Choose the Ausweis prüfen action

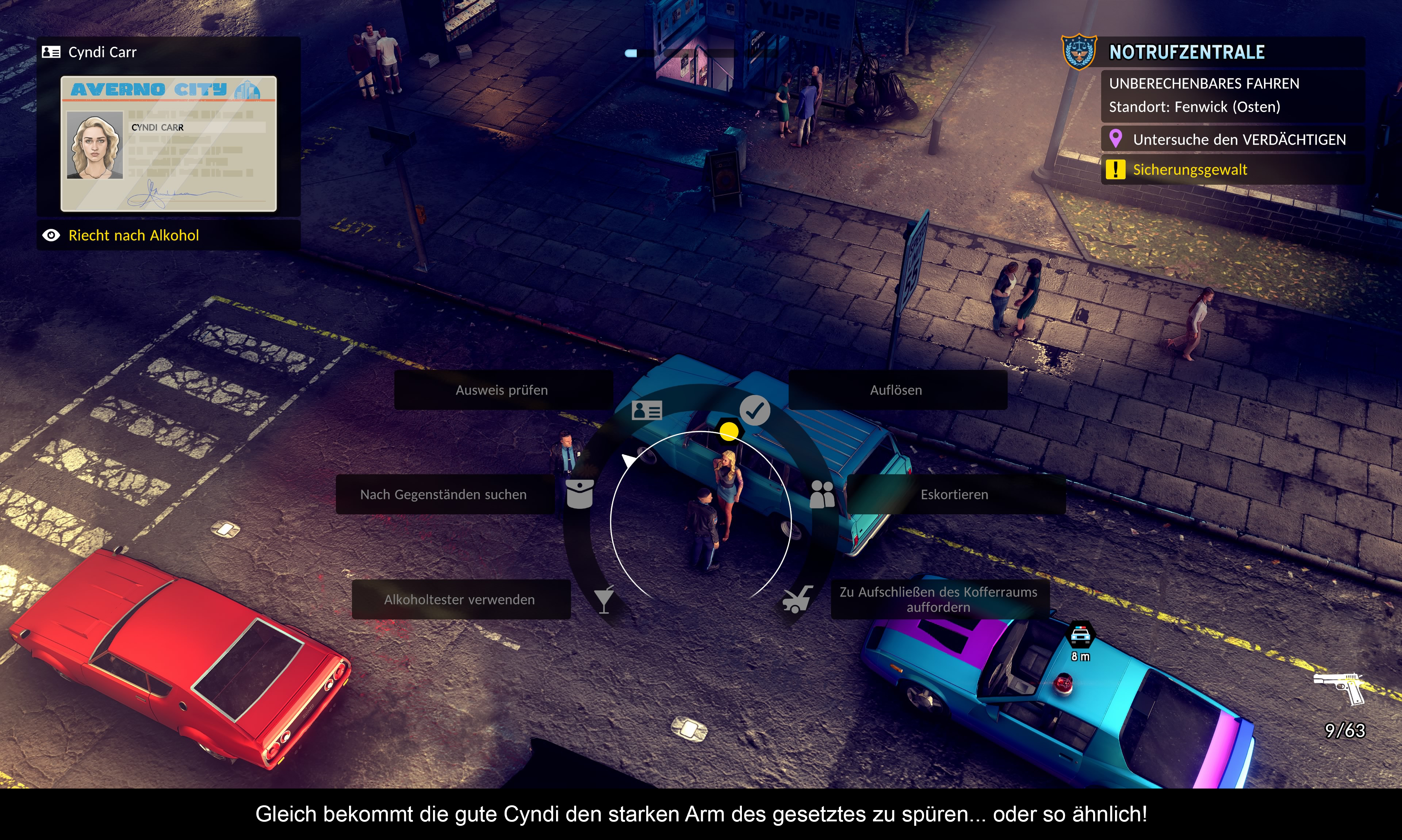[x=502, y=390]
